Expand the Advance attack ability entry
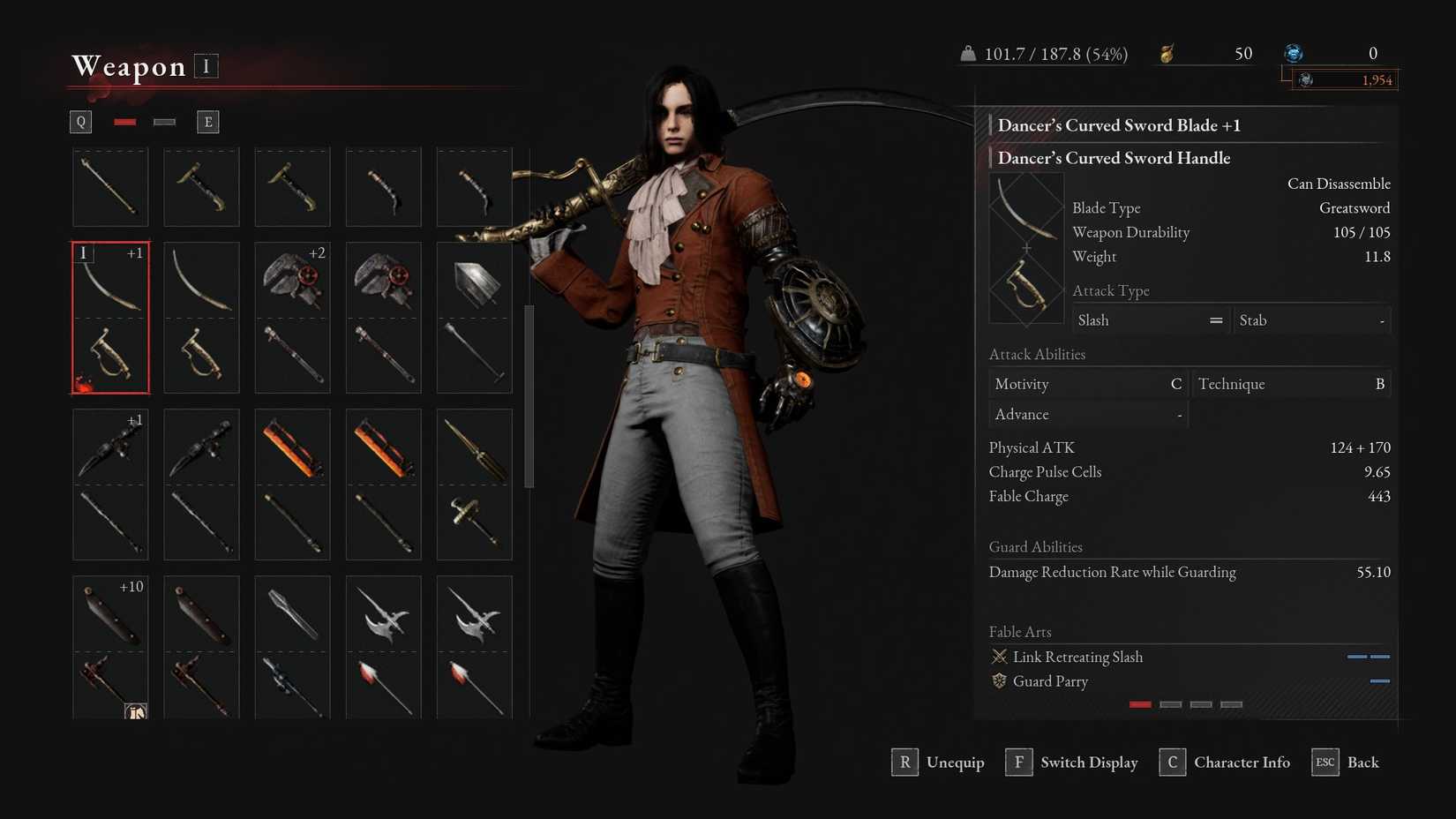The height and width of the screenshot is (819, 1456). (1087, 413)
